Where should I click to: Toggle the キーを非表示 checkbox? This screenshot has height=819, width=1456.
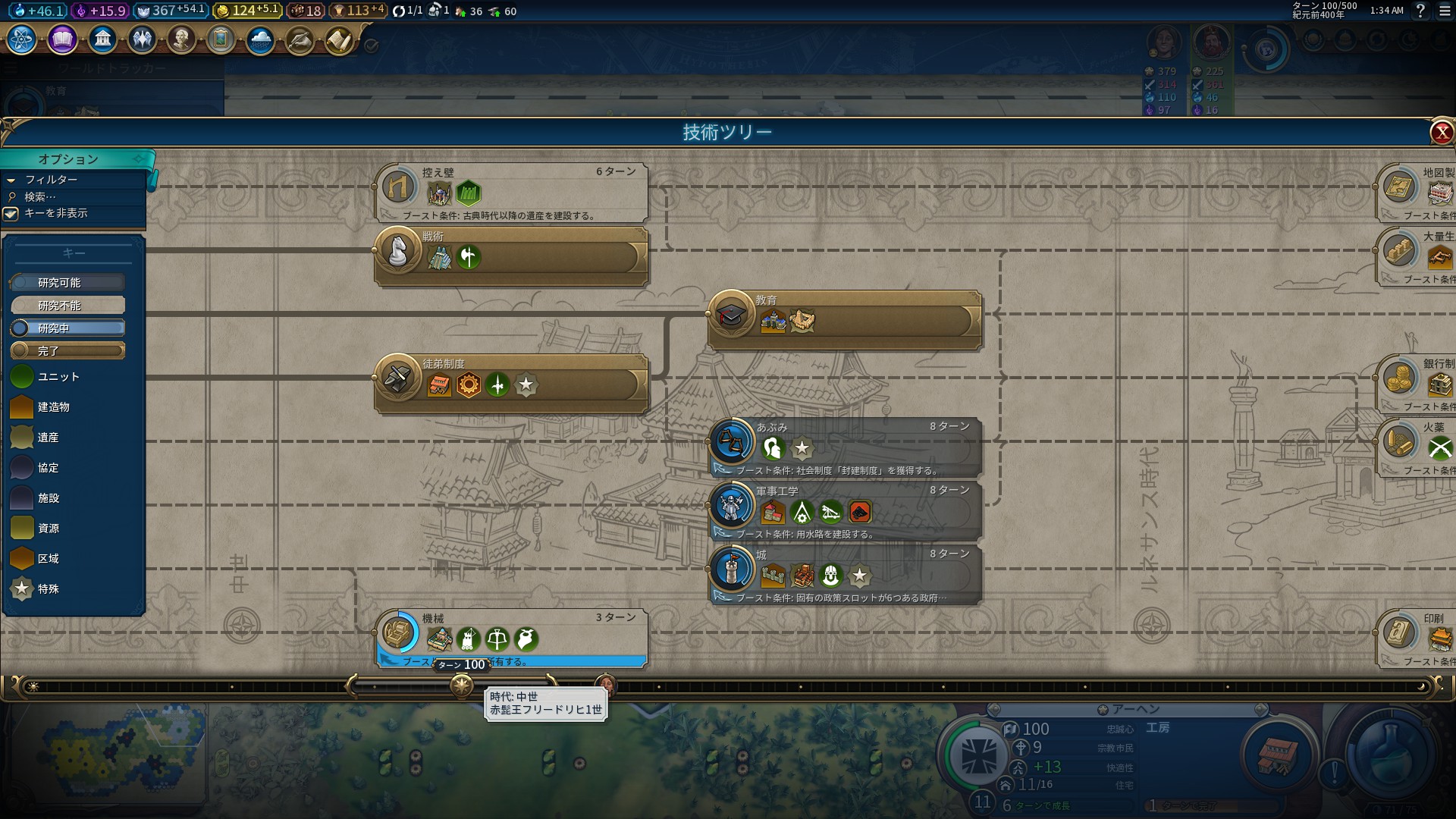click(x=11, y=214)
